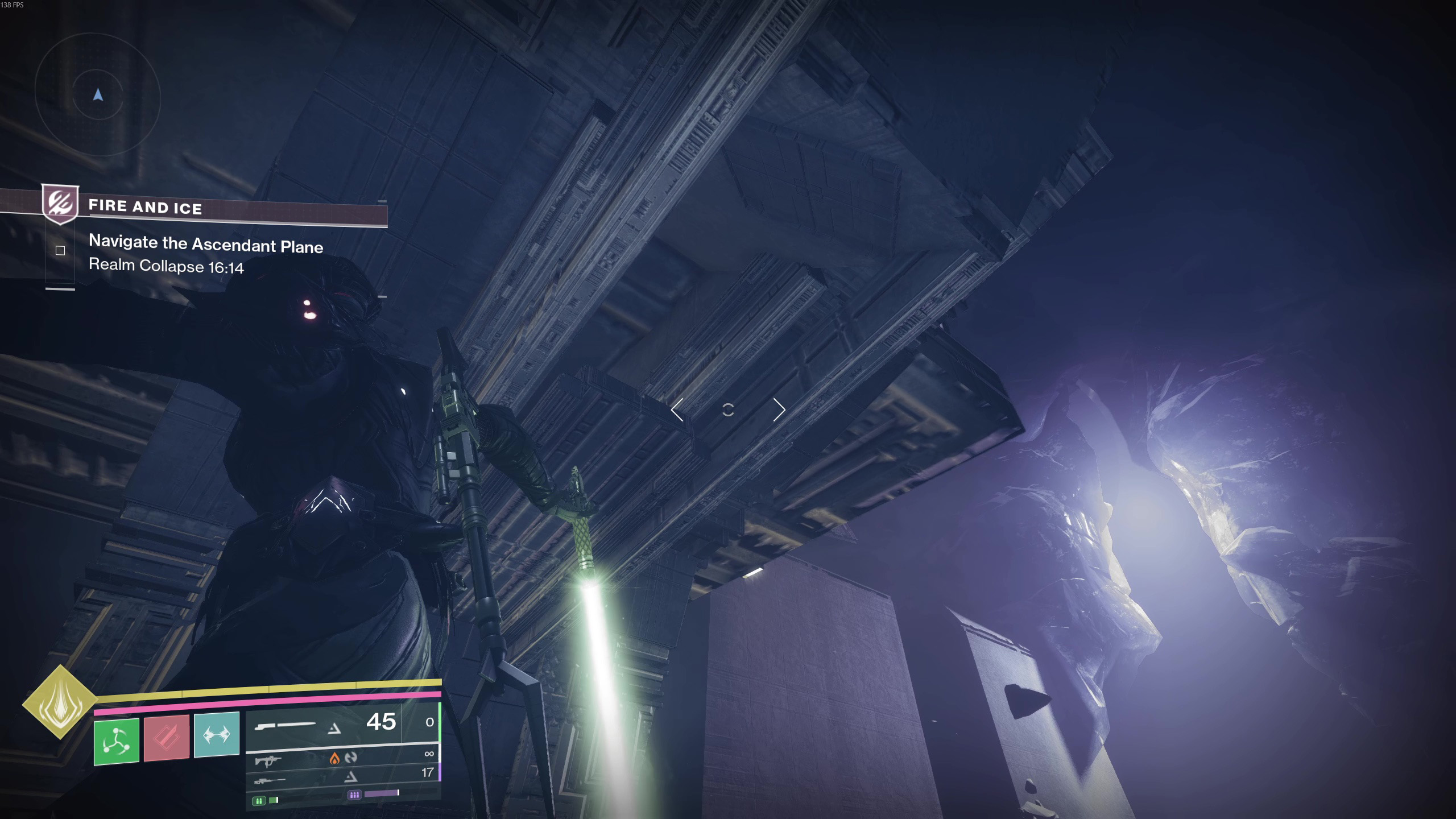Tick the Navigate the Ascendant Plane objective box
Screen dimensions: 1456x819
(x=60, y=250)
